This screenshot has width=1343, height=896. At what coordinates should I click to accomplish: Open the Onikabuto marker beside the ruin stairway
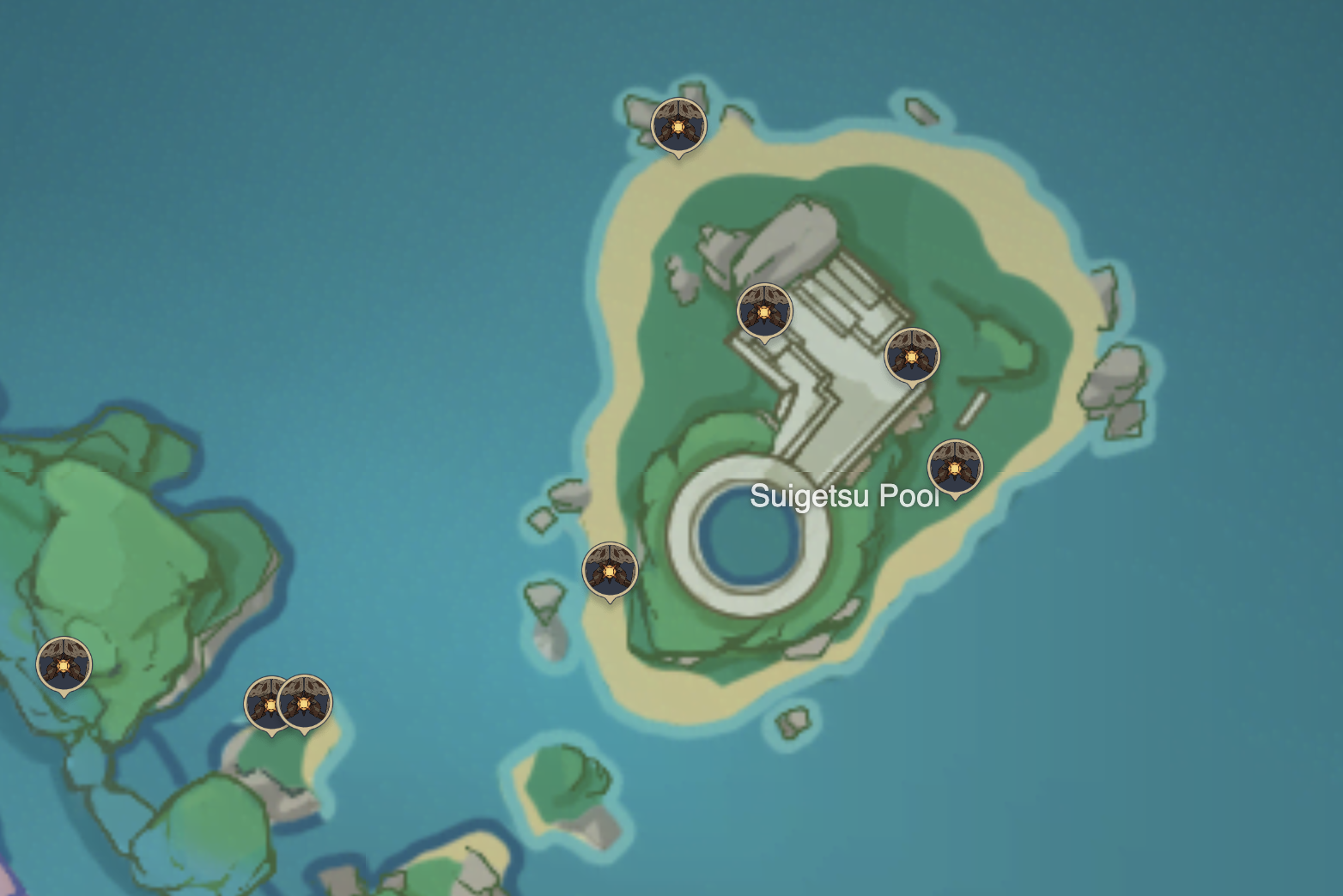[x=763, y=312]
